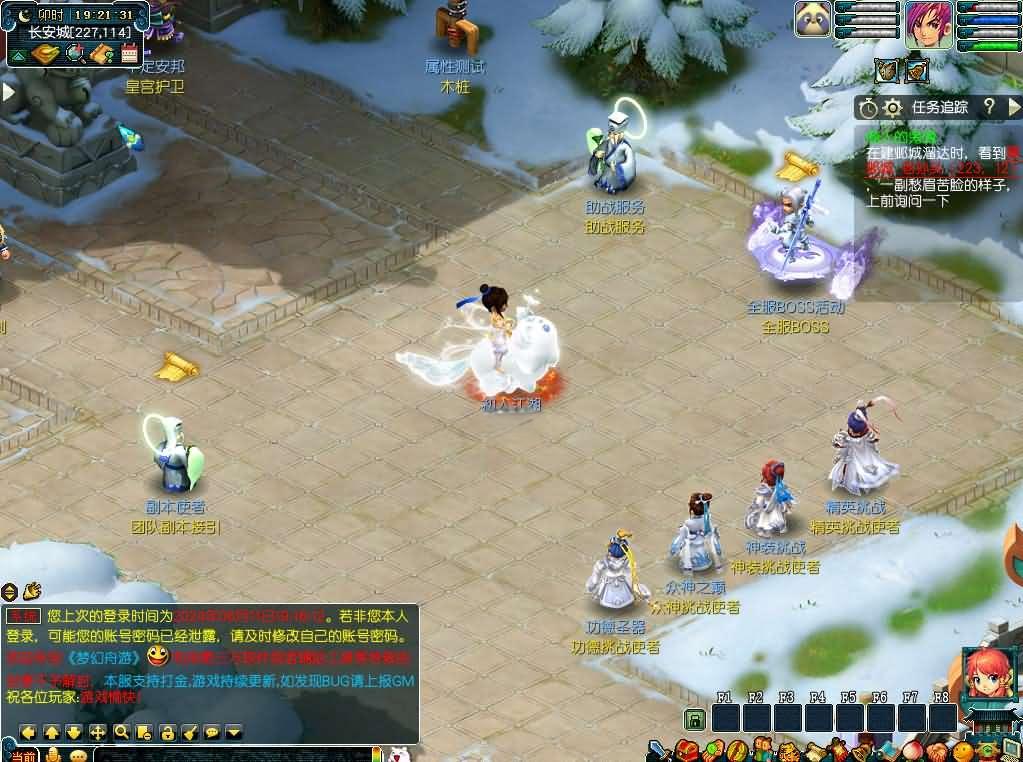The height and width of the screenshot is (762, 1023).
Task: Click the help question mark in quest tracker
Action: coord(988,107)
